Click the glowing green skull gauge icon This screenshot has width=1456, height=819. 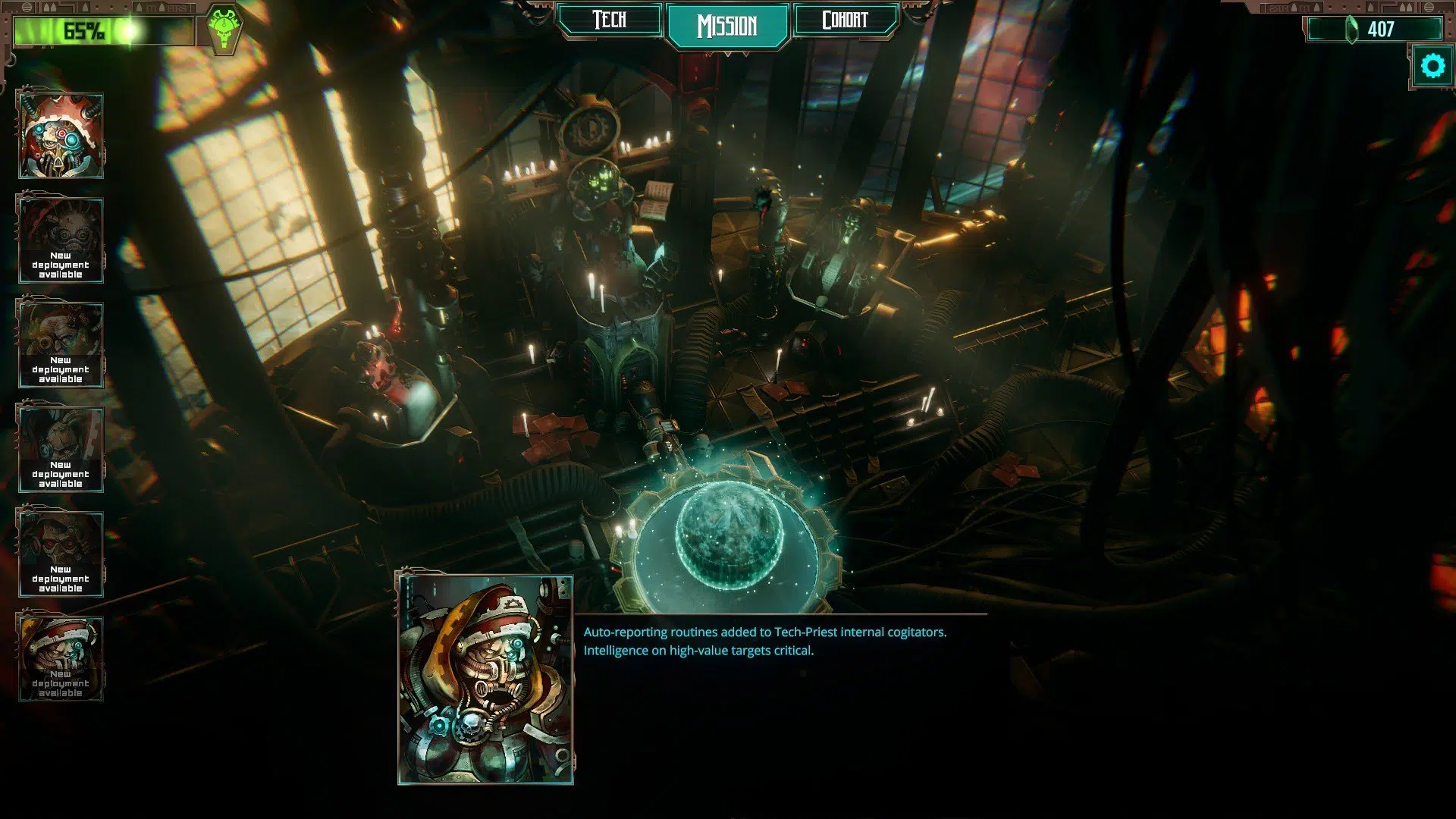pos(225,27)
